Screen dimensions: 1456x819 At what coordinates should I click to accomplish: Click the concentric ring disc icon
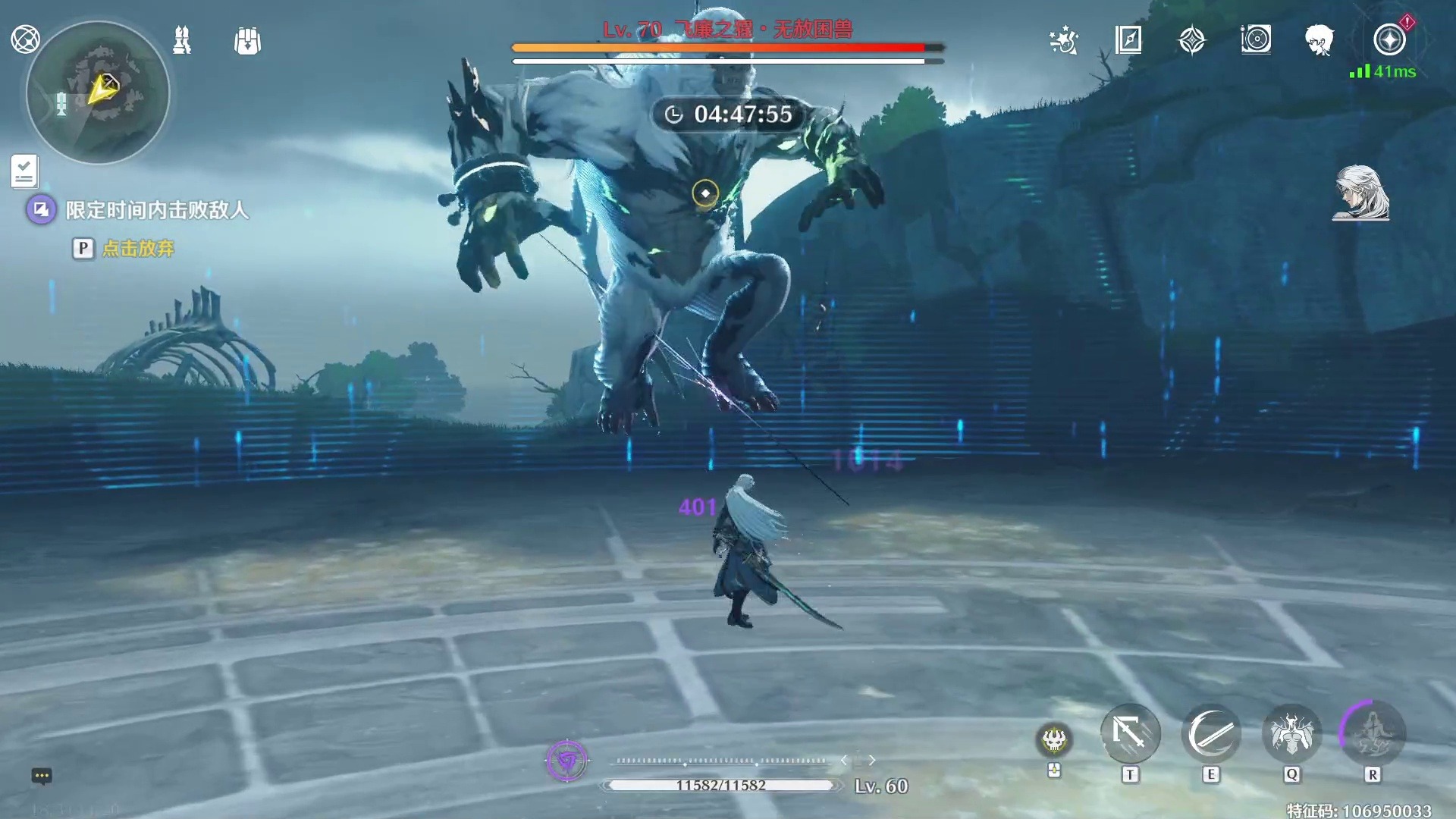(1256, 39)
